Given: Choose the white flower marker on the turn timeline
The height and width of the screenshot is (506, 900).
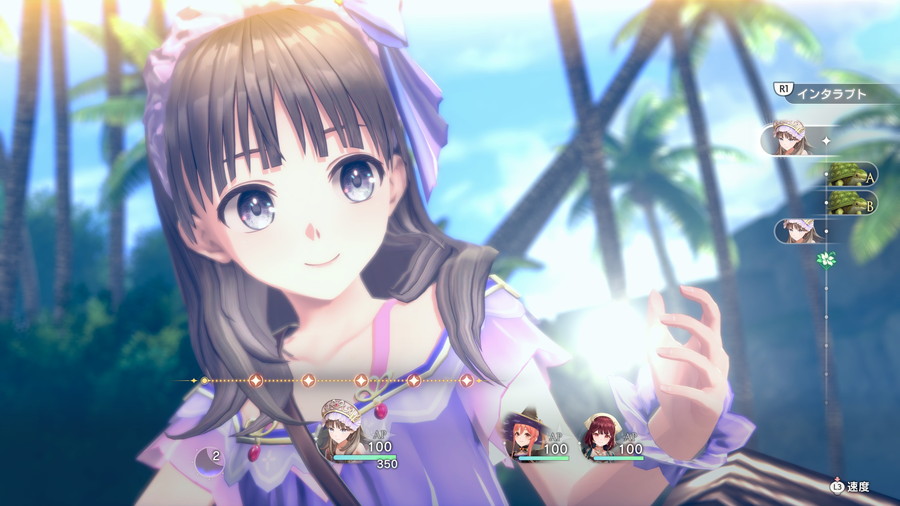Looking at the screenshot, I should [825, 259].
